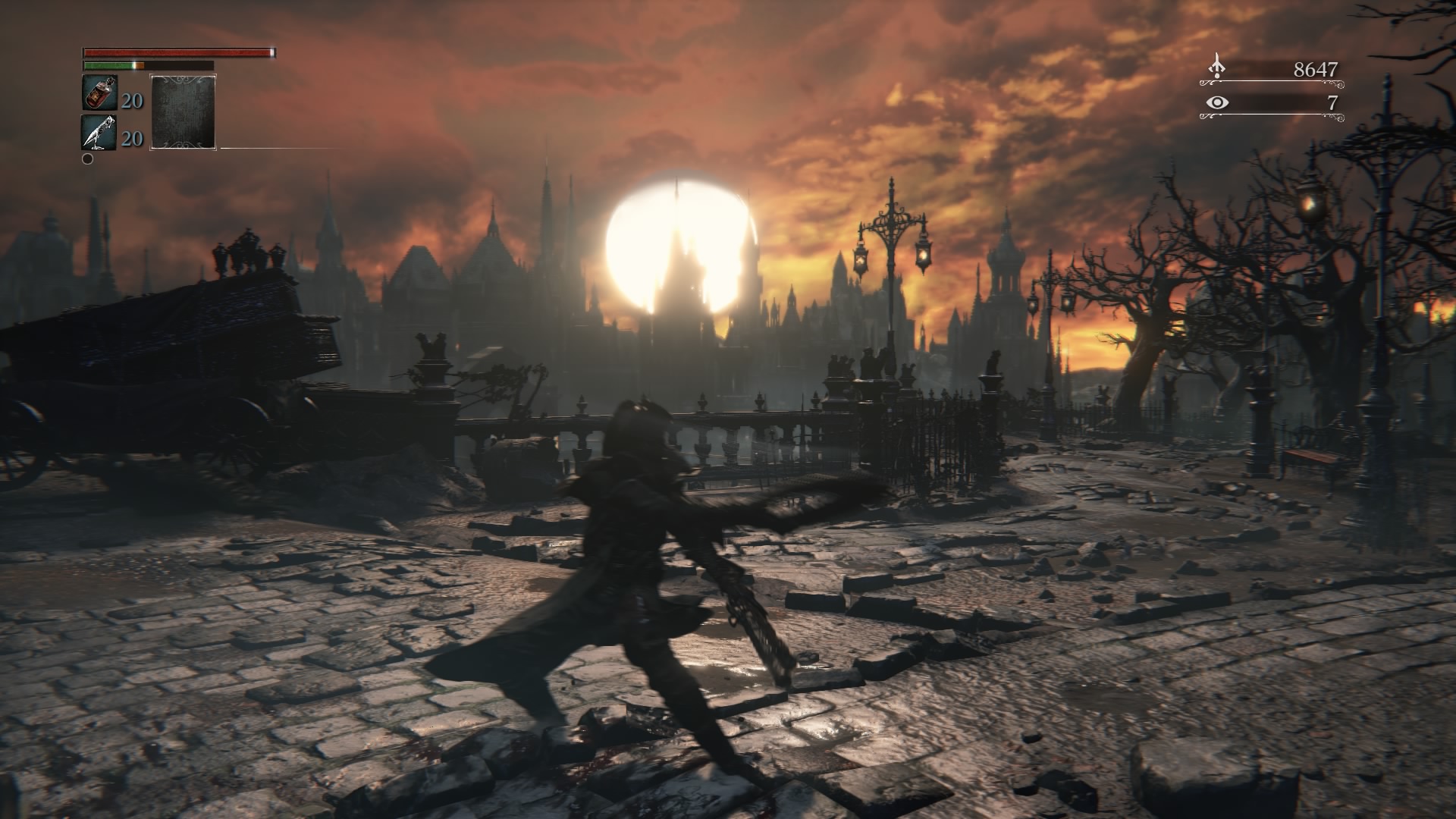Click the empty quick item slot
This screenshot has height=819, width=1456.
(x=183, y=111)
